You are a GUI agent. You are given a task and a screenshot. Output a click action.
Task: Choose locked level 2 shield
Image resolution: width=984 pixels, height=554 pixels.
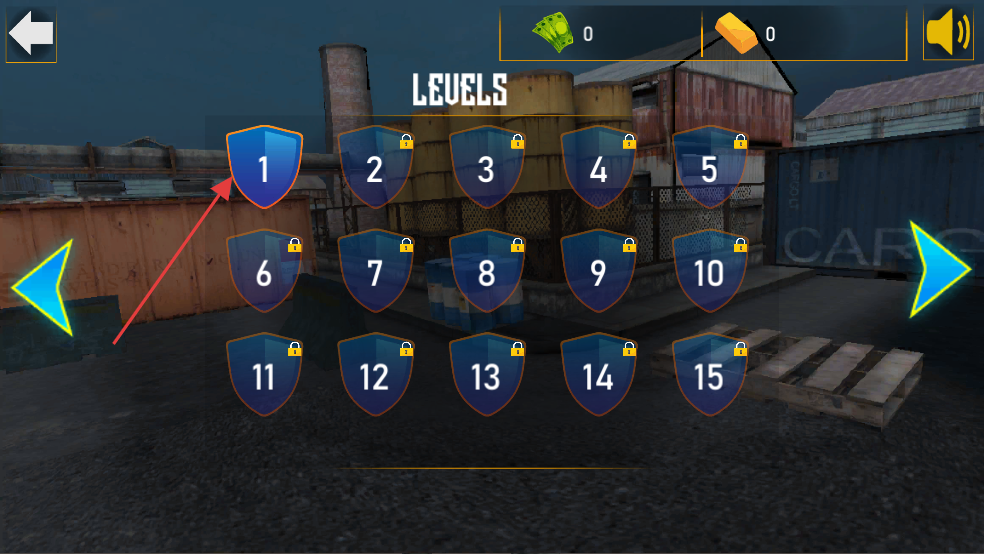click(x=375, y=168)
